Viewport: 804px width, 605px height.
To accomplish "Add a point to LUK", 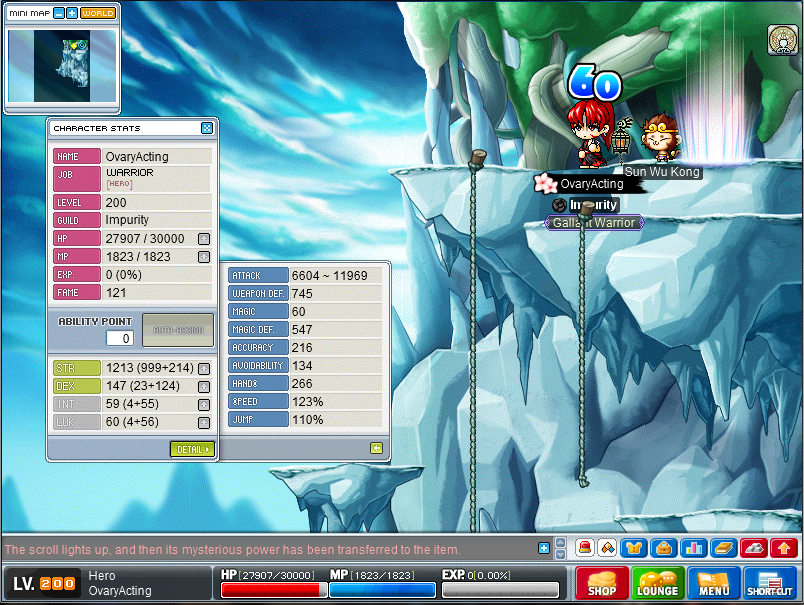I will click(204, 423).
